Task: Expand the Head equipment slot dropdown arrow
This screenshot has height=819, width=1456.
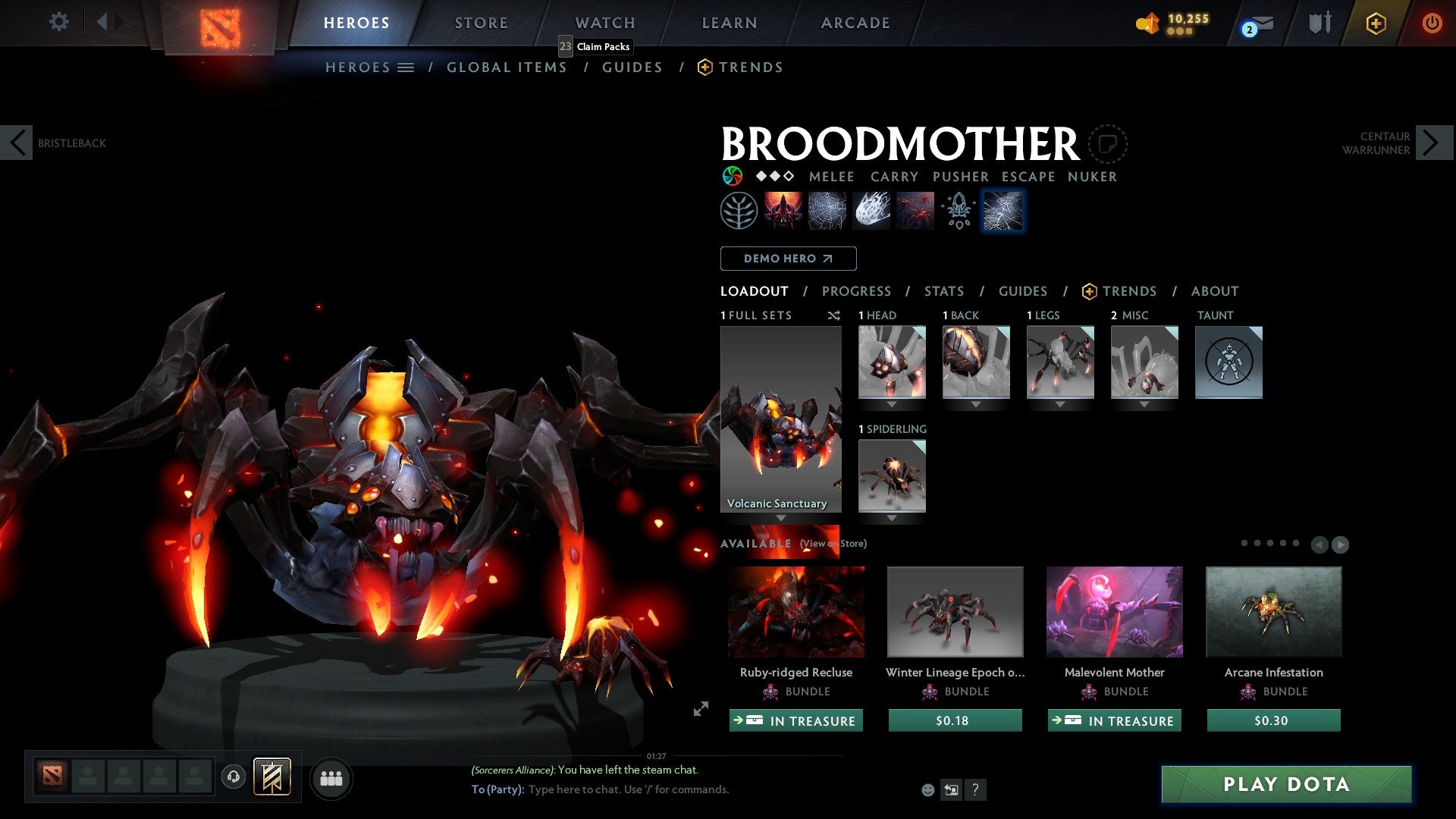Action: tap(892, 404)
